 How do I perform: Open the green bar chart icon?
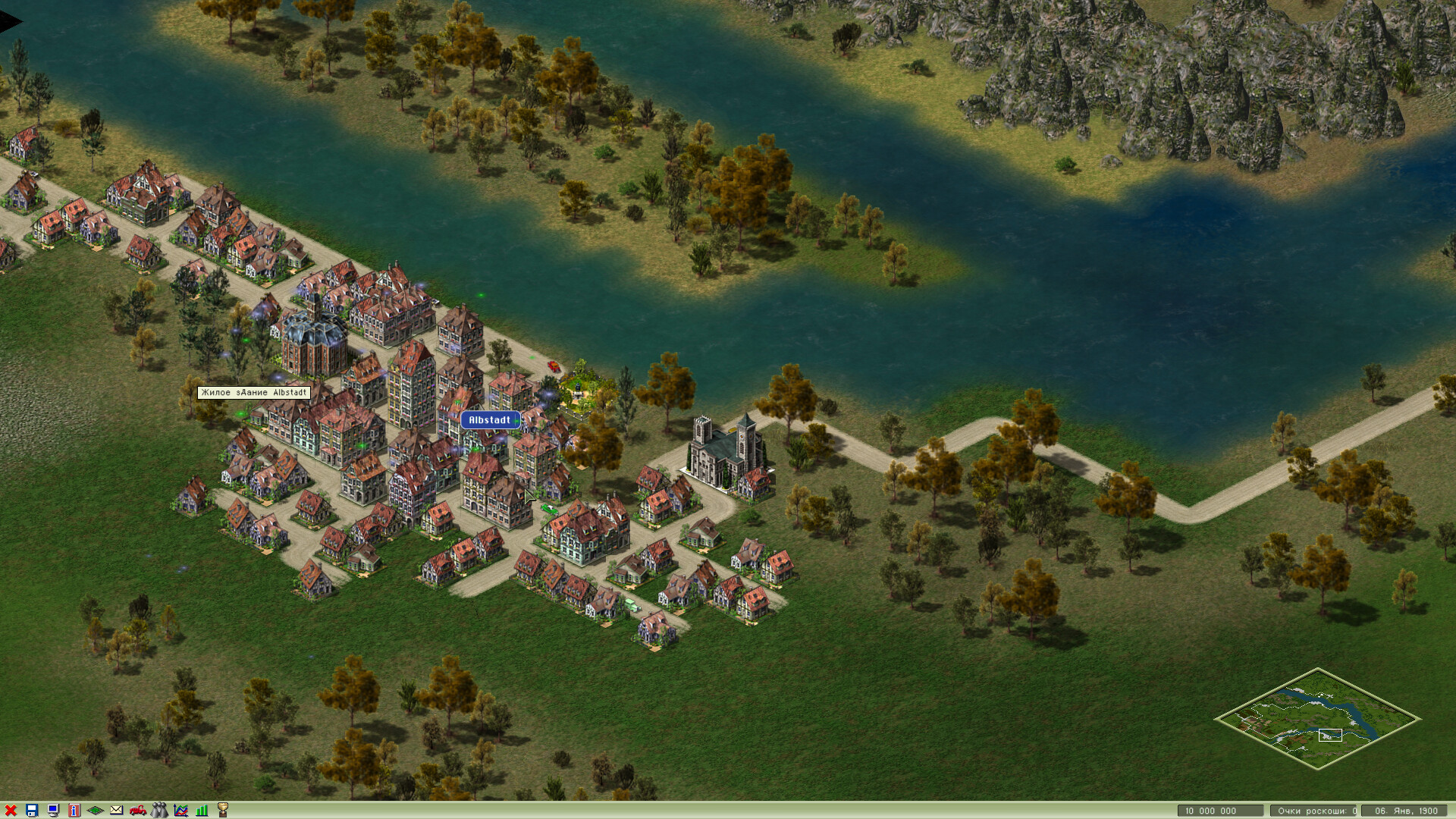pos(202,811)
